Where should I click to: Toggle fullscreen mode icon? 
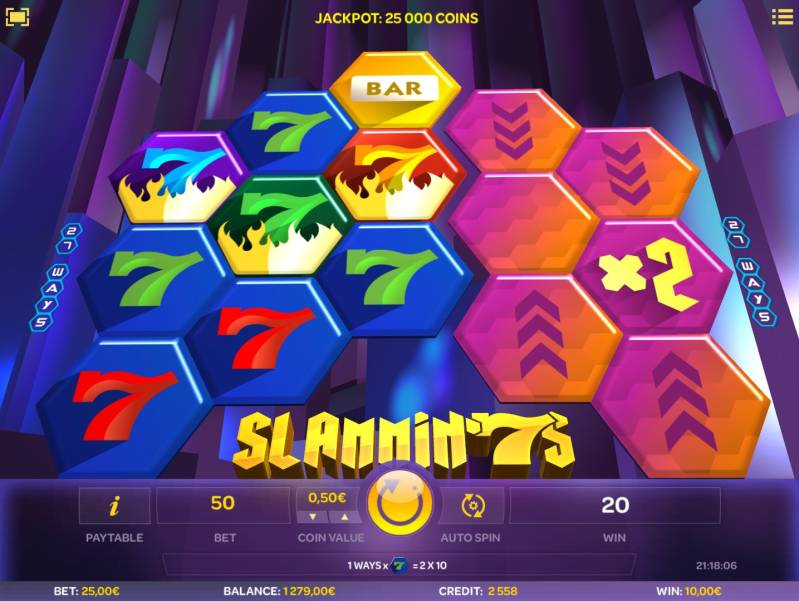point(18,17)
